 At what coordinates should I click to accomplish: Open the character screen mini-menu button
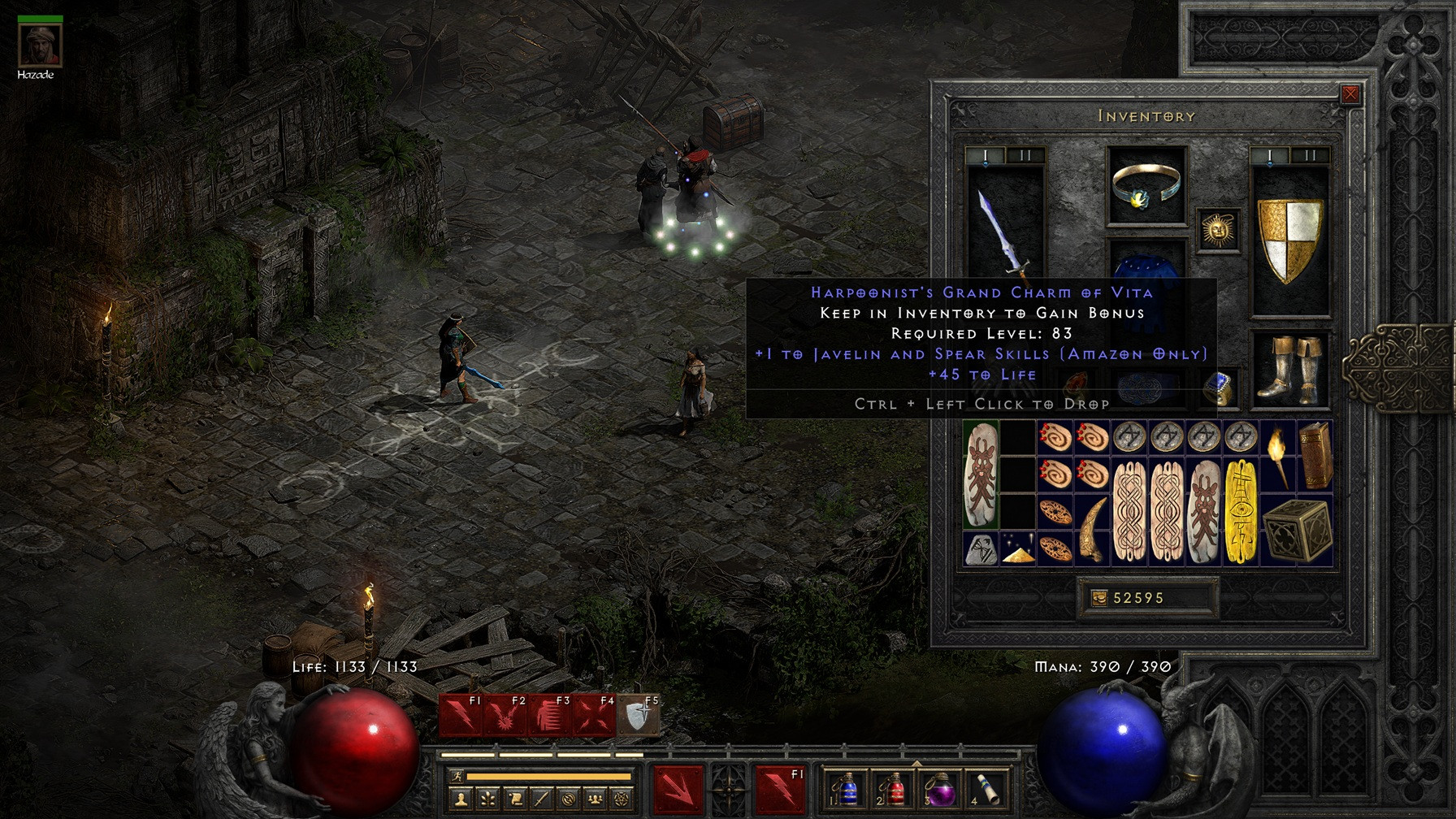click(461, 799)
